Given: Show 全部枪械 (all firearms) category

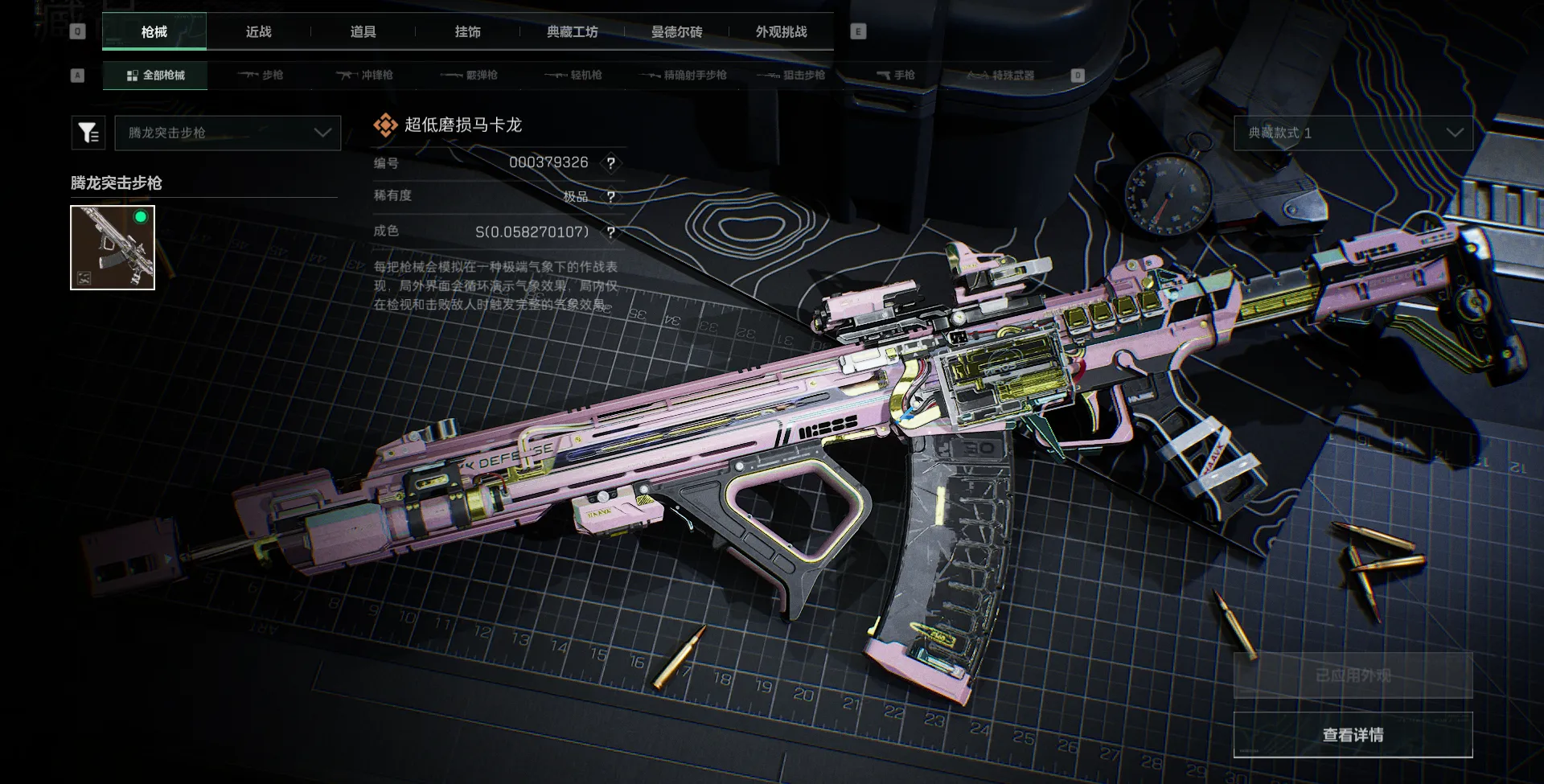Looking at the screenshot, I should coord(155,75).
